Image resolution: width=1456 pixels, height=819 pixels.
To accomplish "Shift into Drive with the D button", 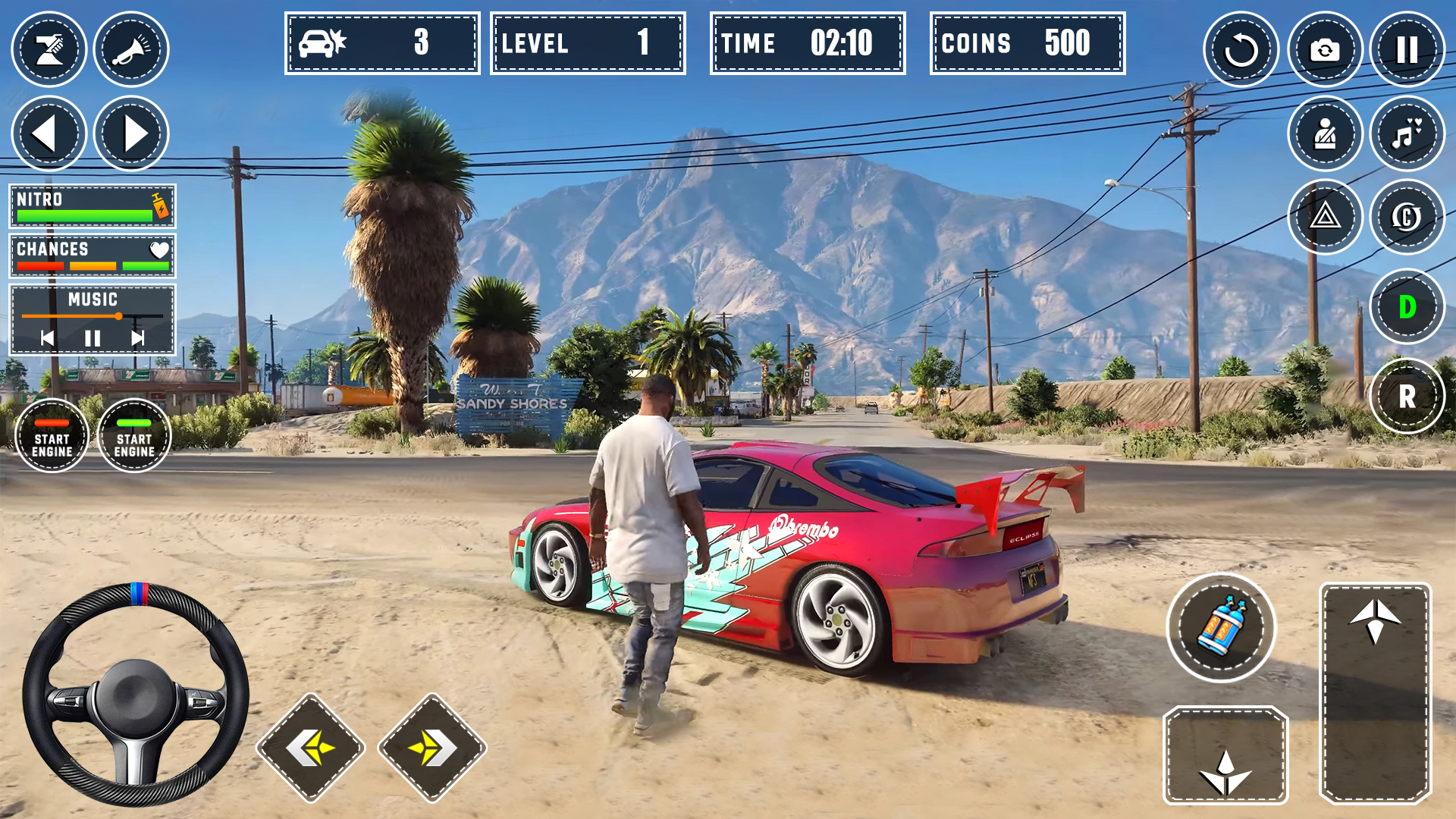I will coord(1407,307).
